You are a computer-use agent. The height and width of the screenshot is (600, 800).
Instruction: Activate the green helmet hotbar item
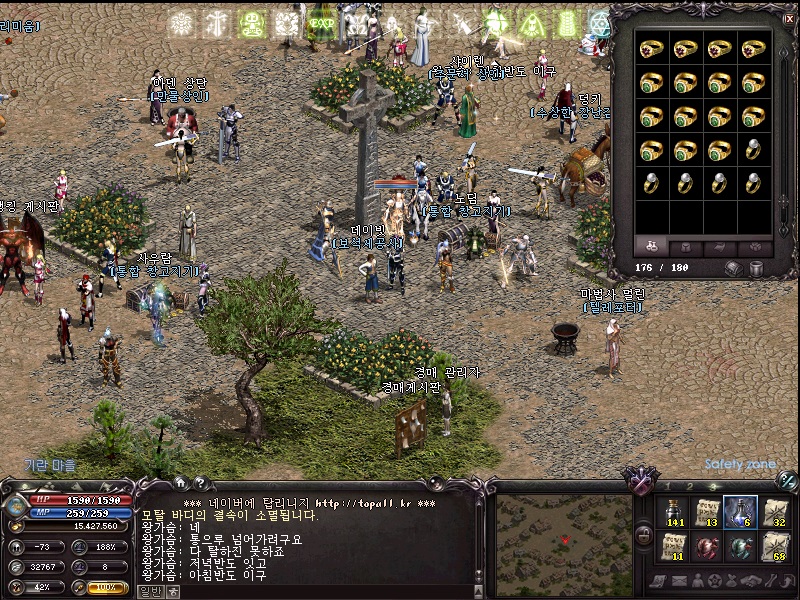pos(740,547)
